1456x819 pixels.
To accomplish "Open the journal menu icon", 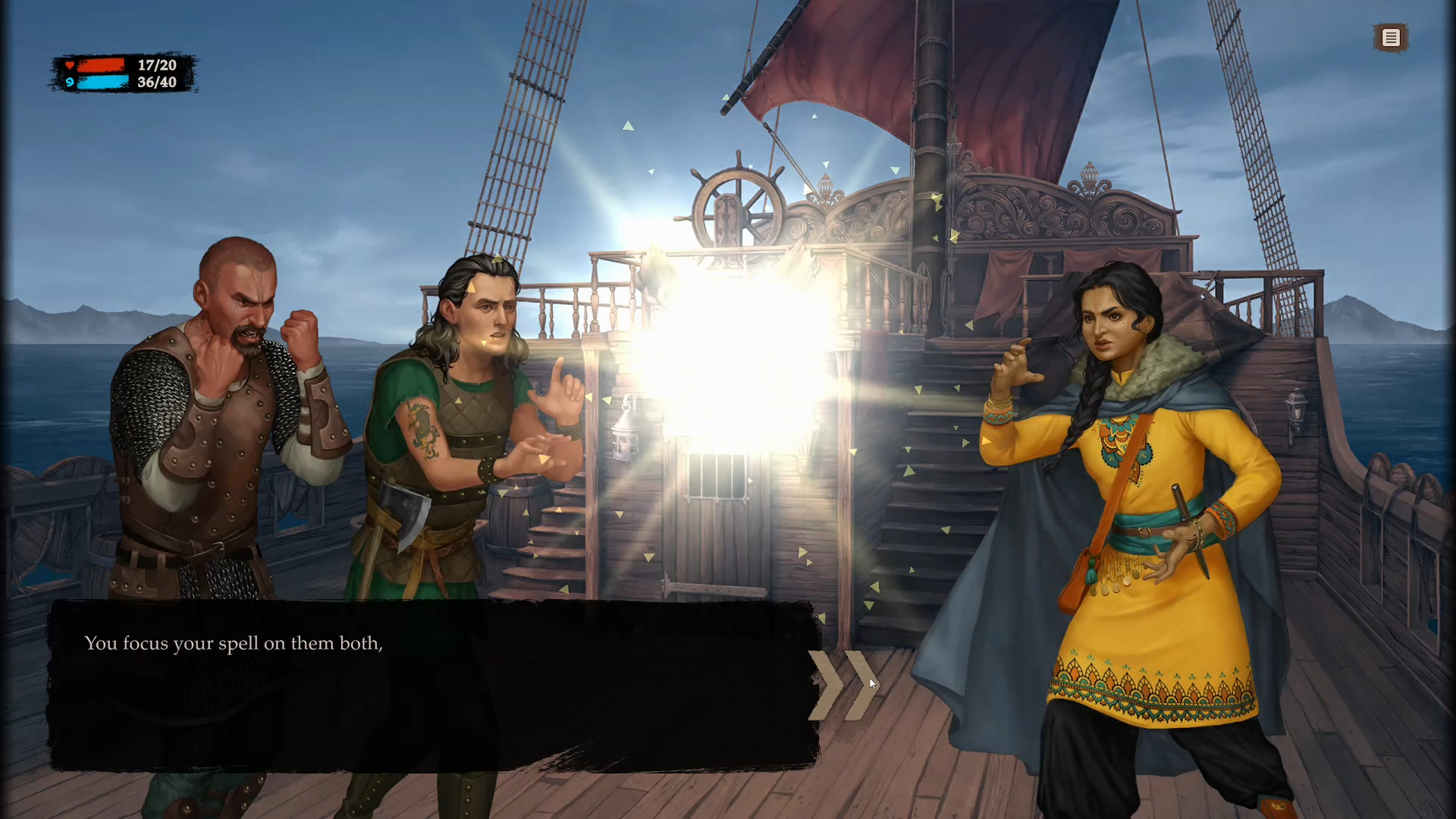I will (1391, 37).
